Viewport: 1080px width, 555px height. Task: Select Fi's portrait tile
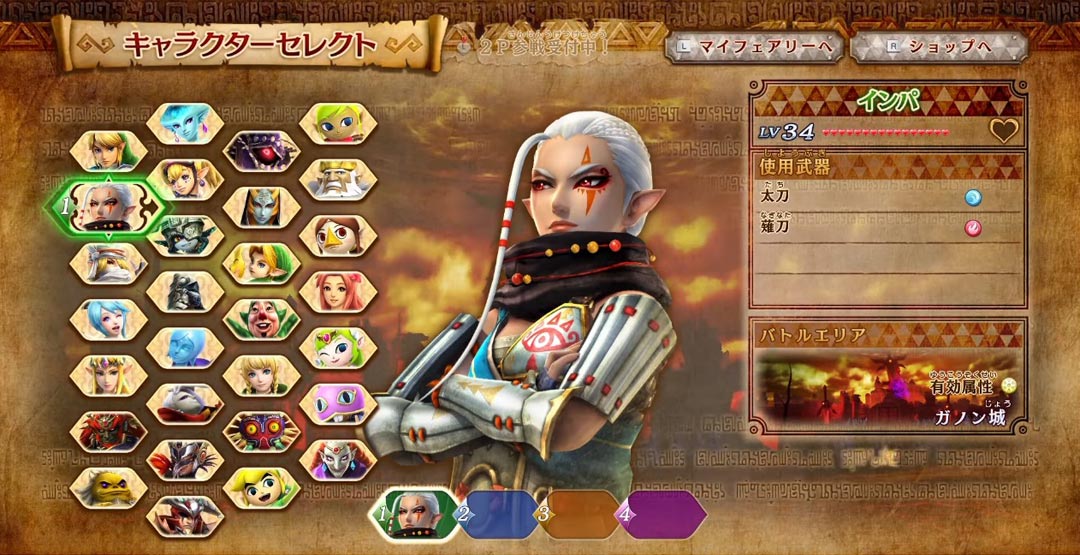(185, 347)
